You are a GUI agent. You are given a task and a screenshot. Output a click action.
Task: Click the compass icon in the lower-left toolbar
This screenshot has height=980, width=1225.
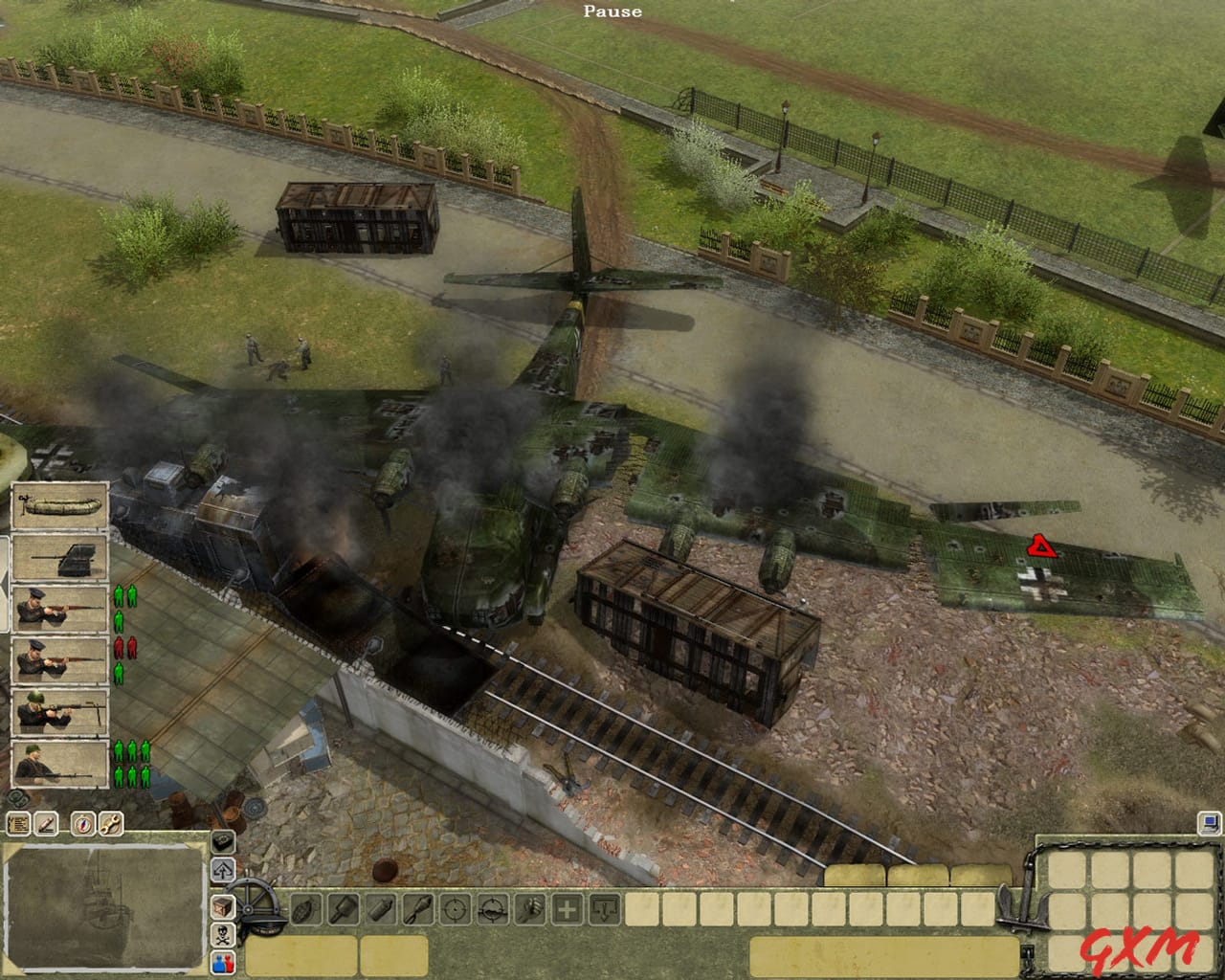(83, 824)
